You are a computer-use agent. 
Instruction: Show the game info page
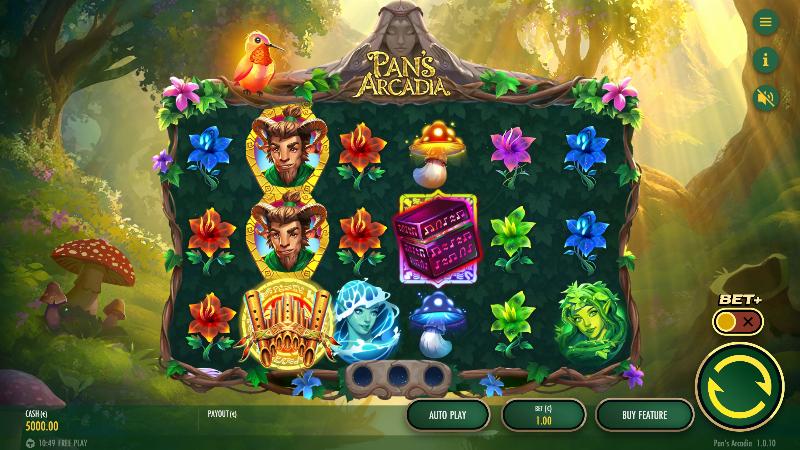[x=766, y=60]
